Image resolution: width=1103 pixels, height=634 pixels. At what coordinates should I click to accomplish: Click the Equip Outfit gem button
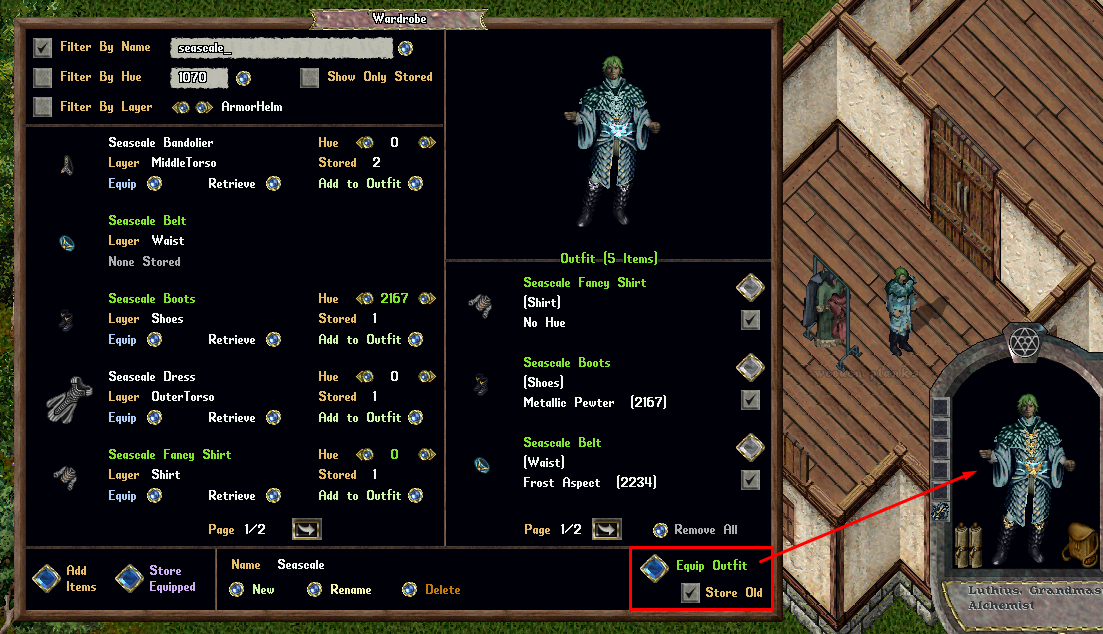click(x=655, y=568)
